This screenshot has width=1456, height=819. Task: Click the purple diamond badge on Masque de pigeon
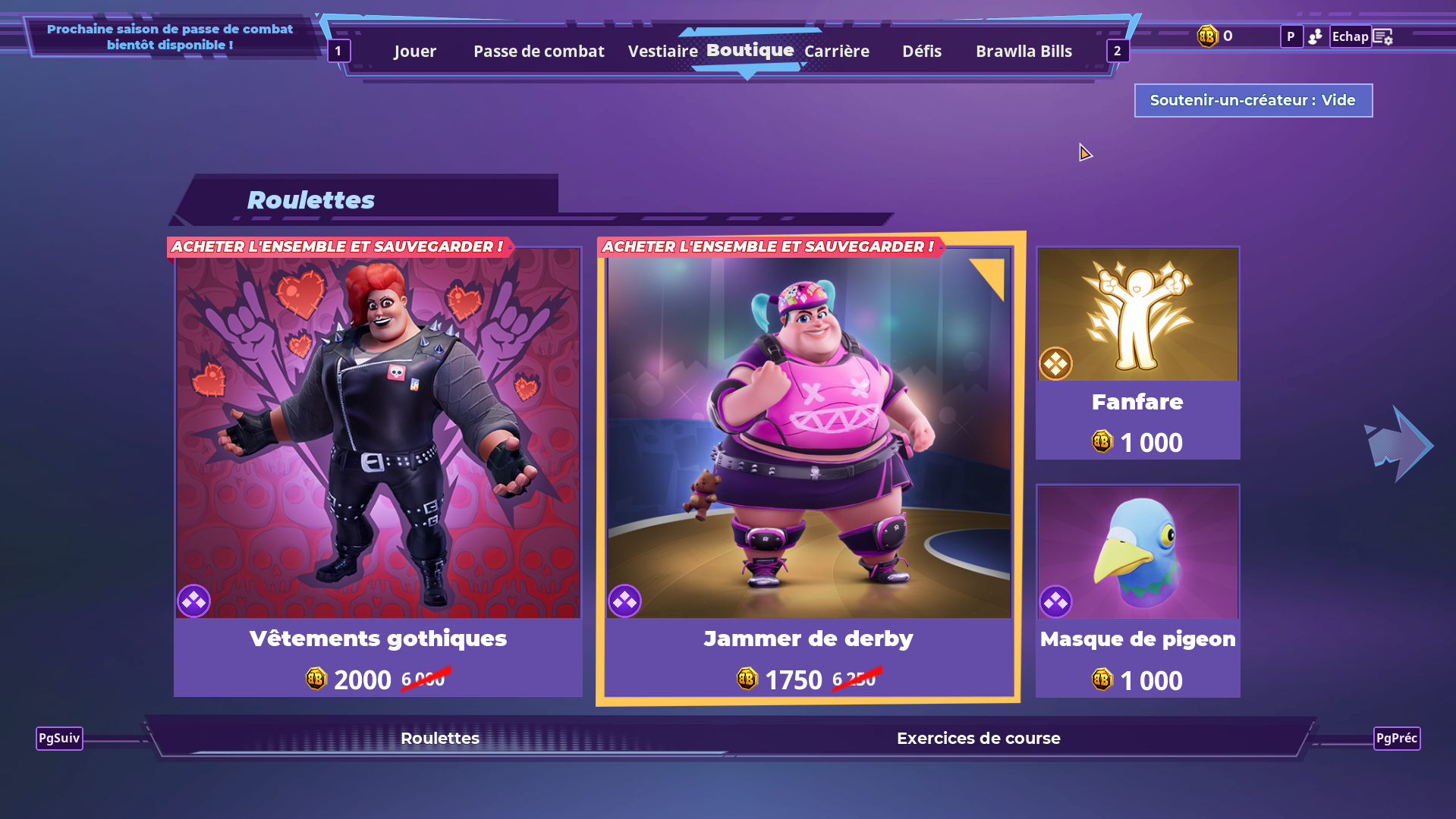[1055, 601]
